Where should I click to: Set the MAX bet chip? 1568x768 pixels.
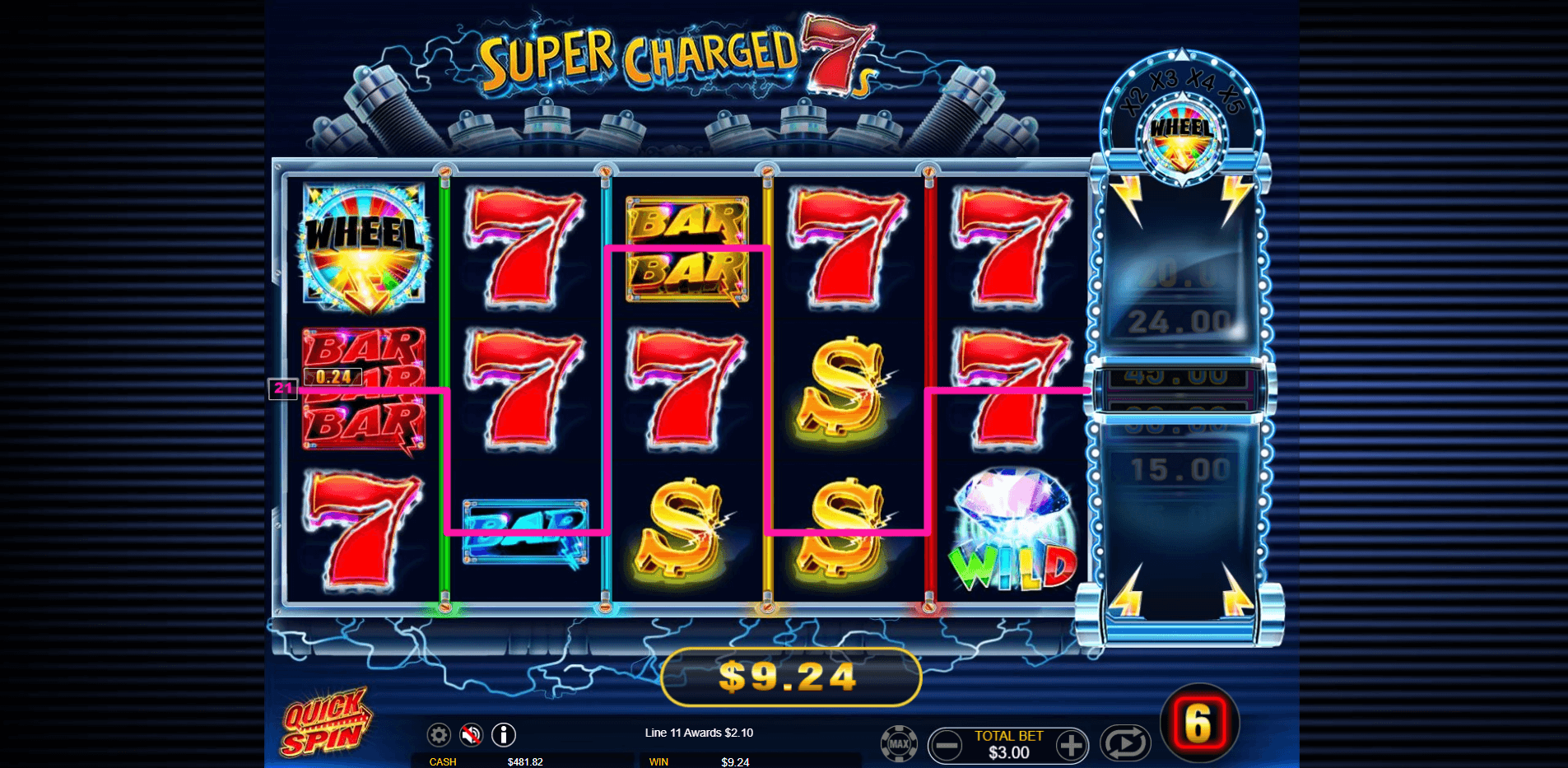point(899,744)
